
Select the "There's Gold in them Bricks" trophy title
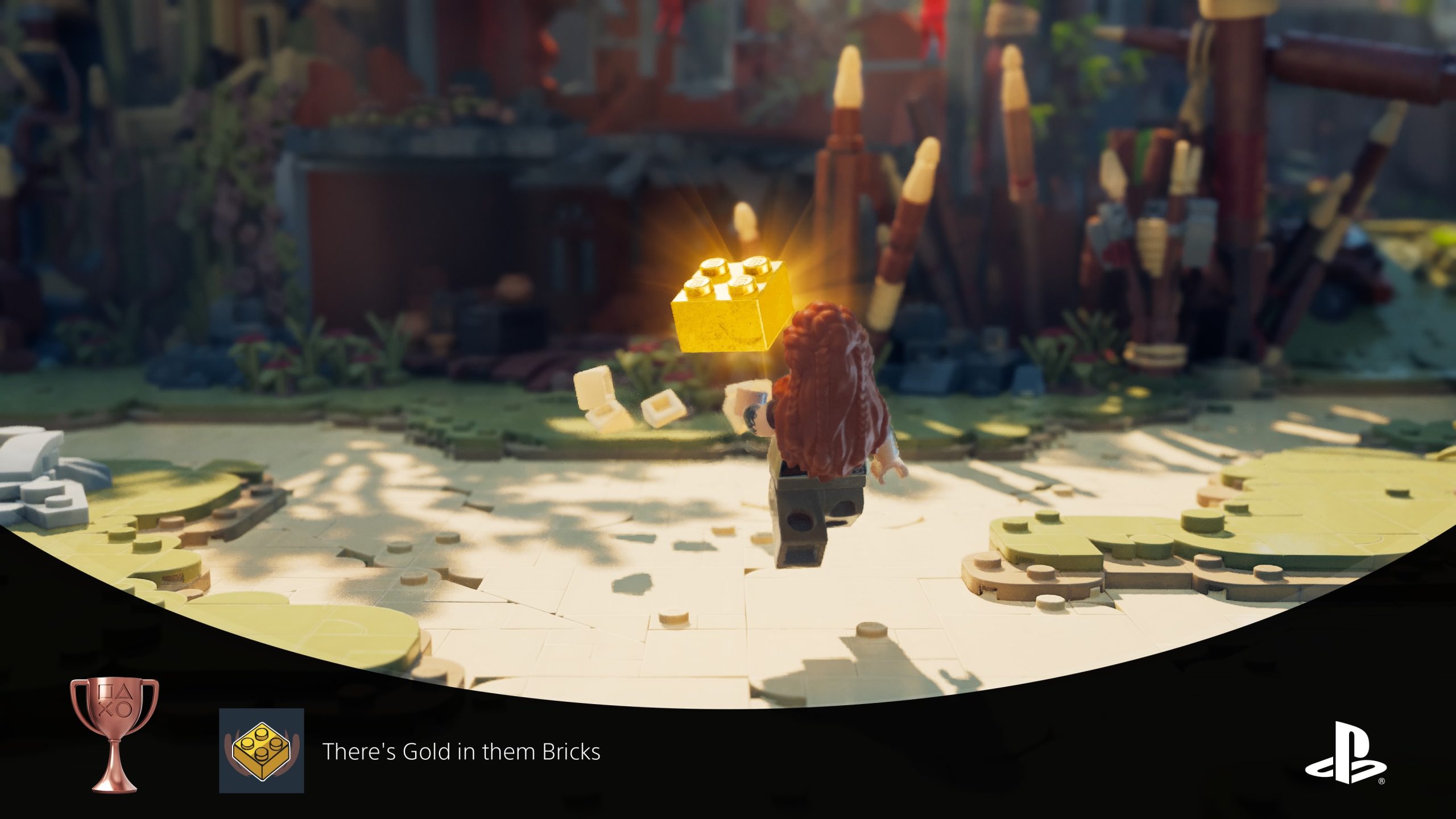[461, 752]
